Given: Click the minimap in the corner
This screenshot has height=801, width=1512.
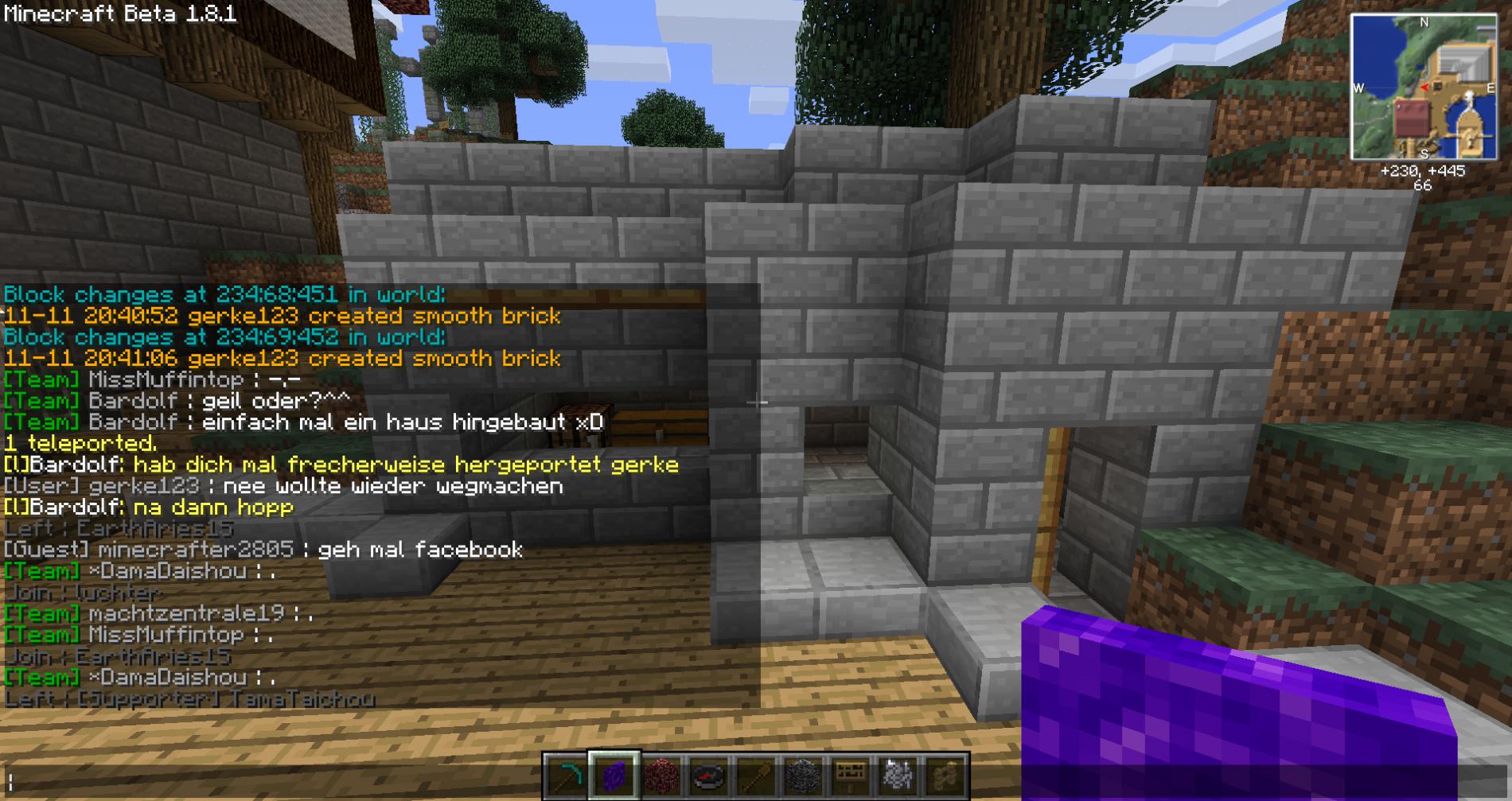Looking at the screenshot, I should (1423, 87).
